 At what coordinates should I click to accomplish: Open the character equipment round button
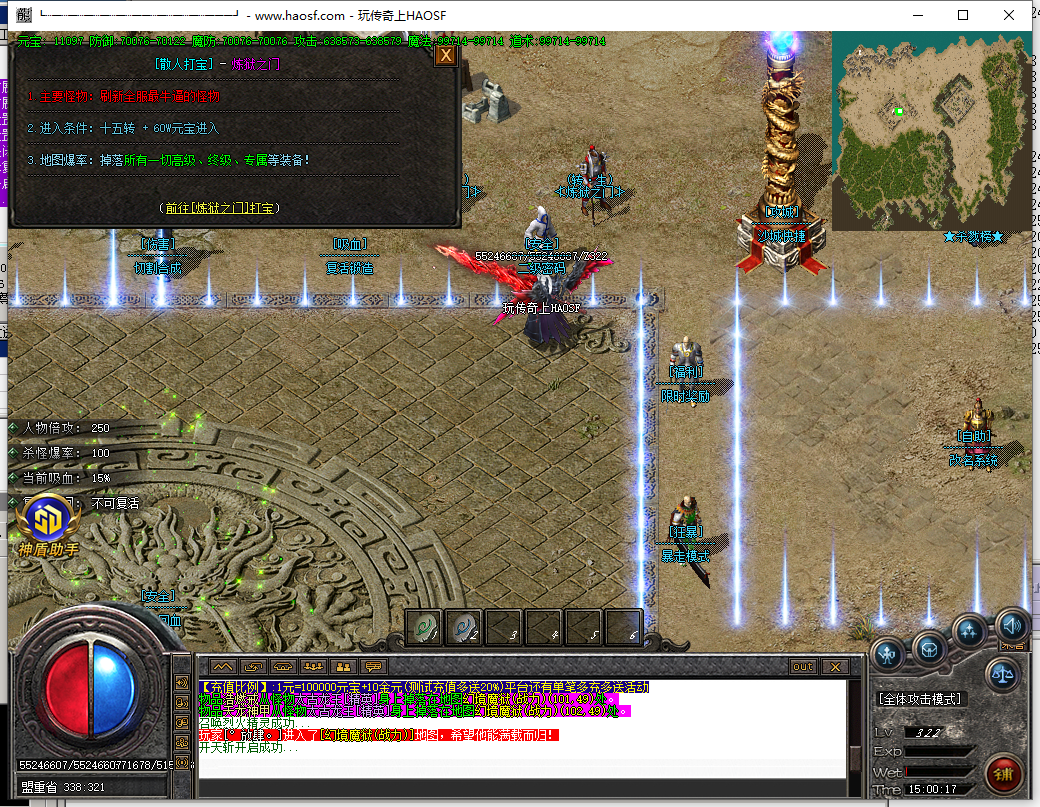pos(887,655)
